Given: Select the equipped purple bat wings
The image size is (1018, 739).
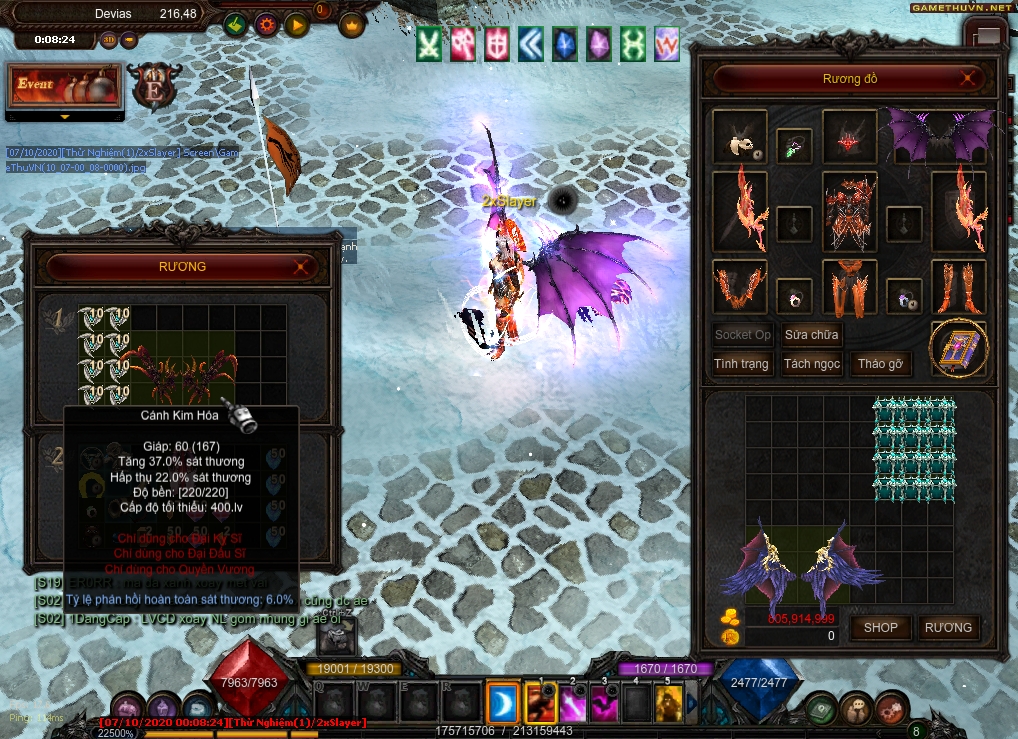Looking at the screenshot, I should [941, 135].
